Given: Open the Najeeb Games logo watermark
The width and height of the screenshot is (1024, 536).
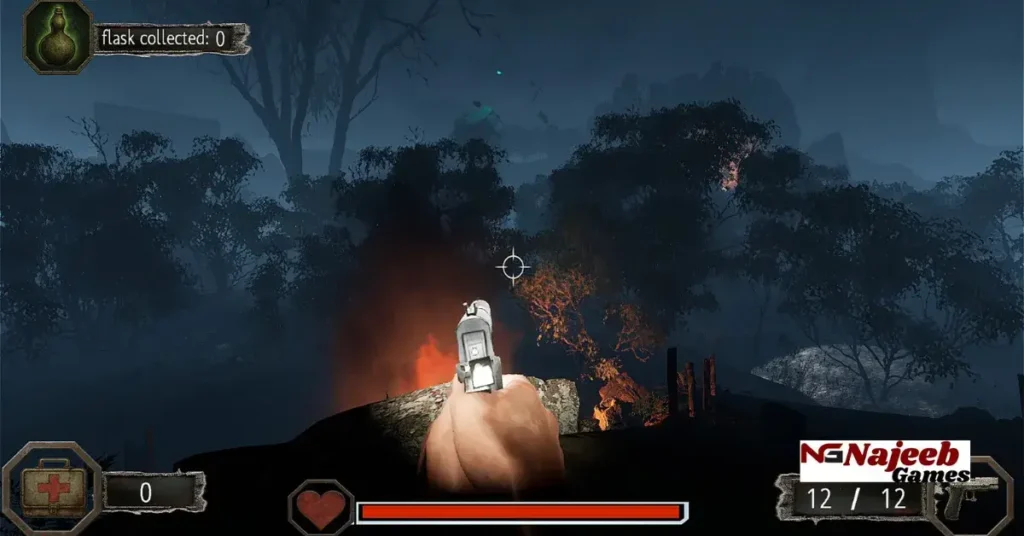Looking at the screenshot, I should pos(885,461).
